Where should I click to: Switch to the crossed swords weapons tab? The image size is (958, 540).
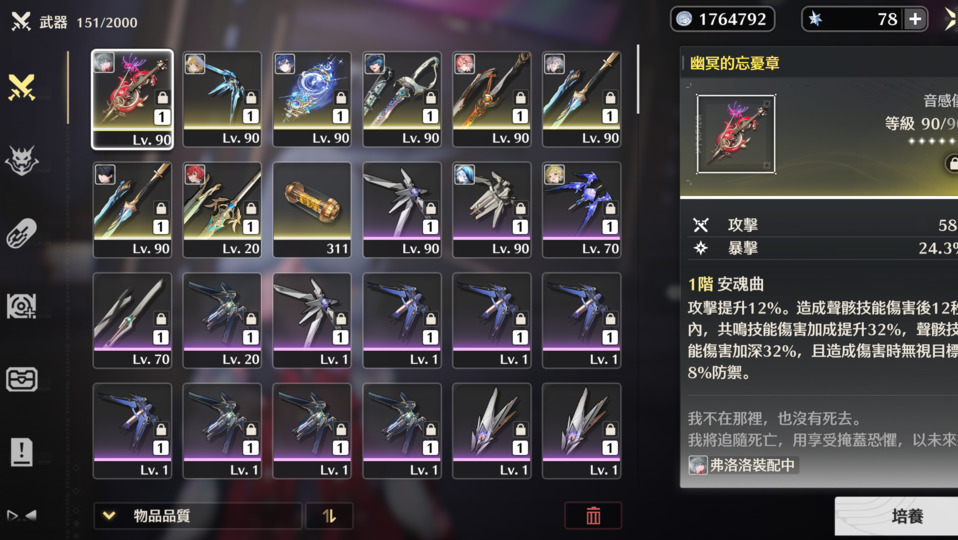point(22,88)
